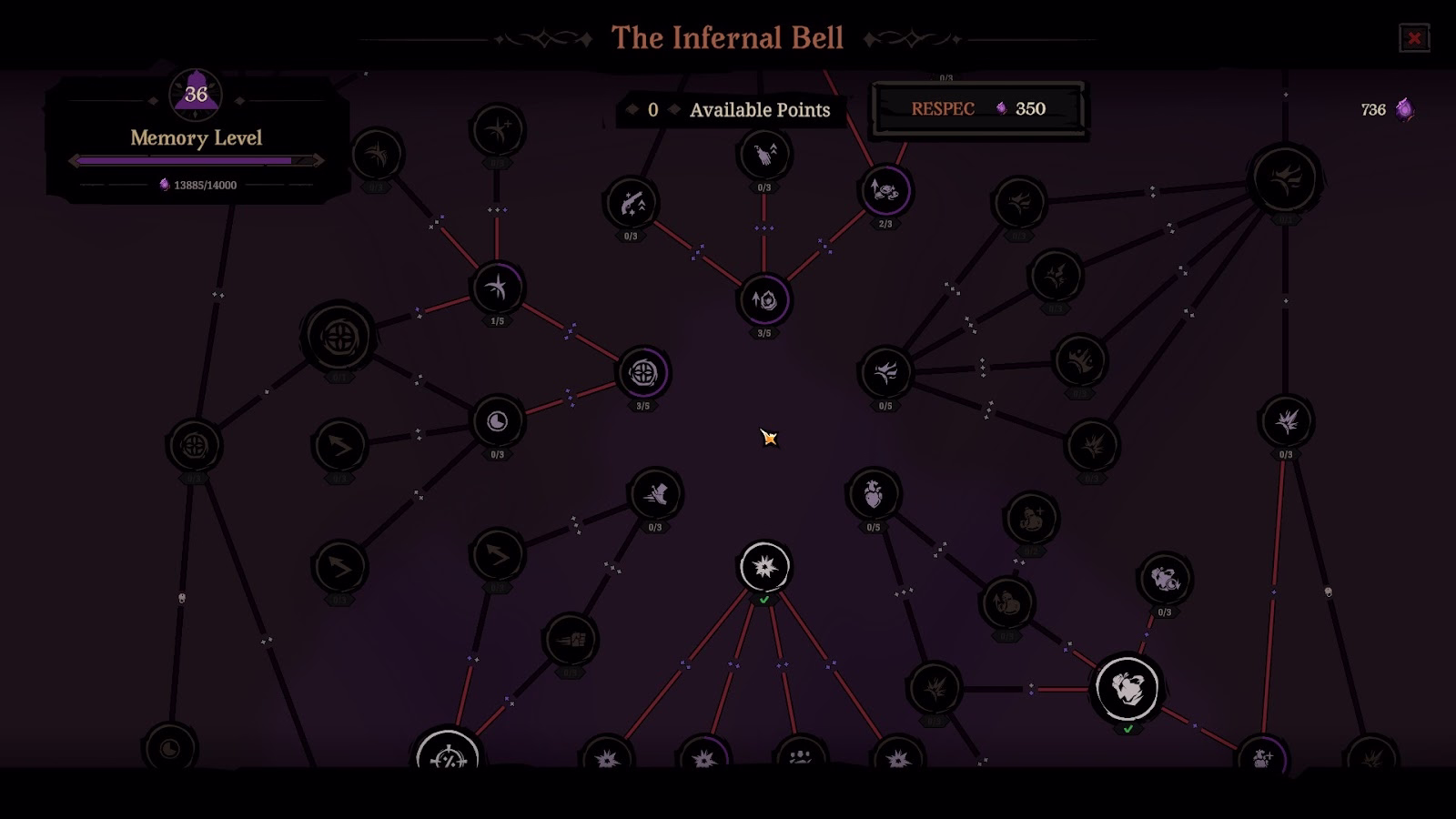Select the shield upgrade node at 3/5
Image resolution: width=1456 pixels, height=819 pixels.
(765, 300)
